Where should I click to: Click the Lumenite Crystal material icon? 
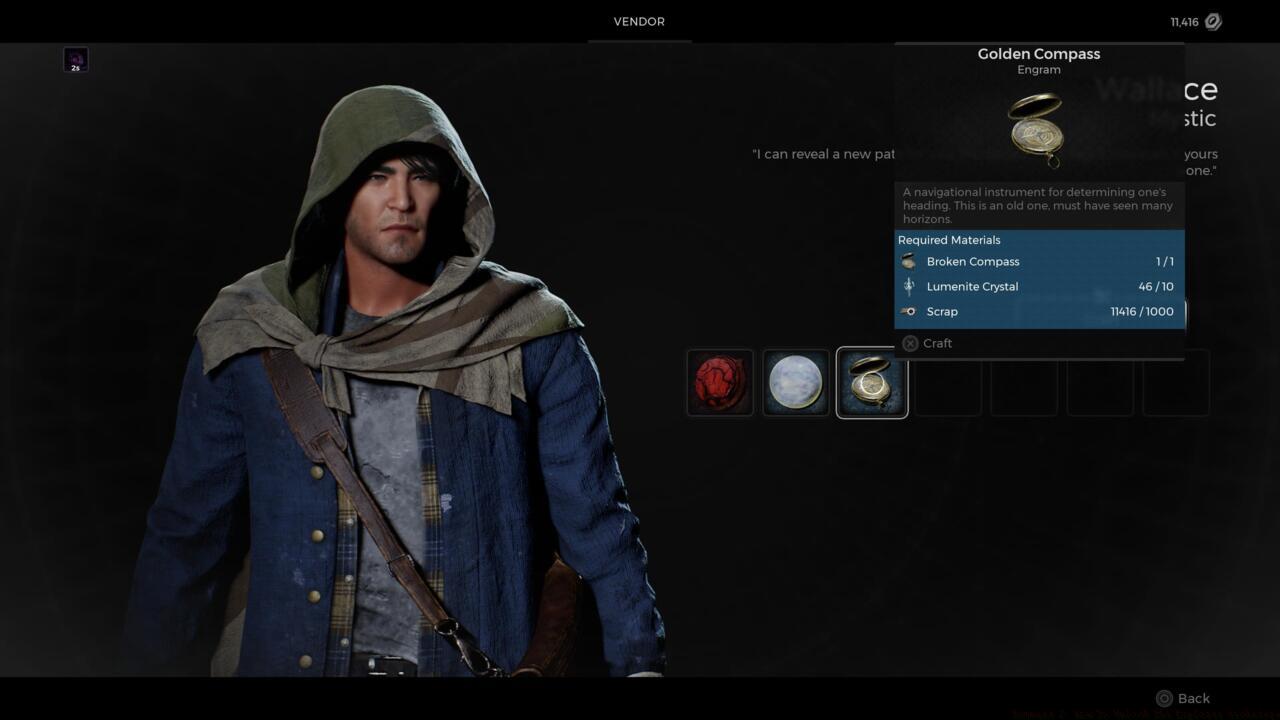coord(909,286)
